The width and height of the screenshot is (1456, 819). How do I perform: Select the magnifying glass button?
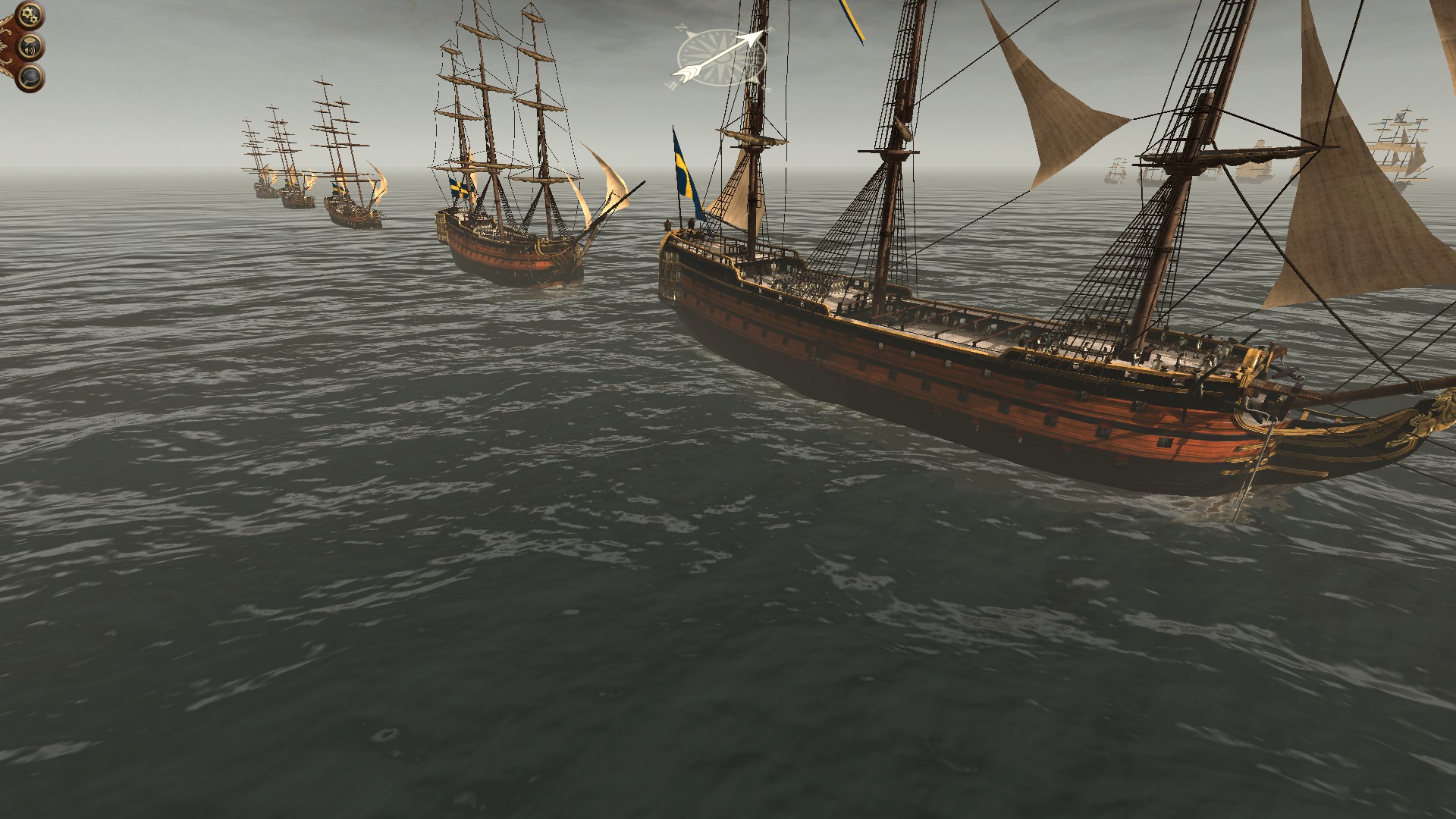pos(30,77)
